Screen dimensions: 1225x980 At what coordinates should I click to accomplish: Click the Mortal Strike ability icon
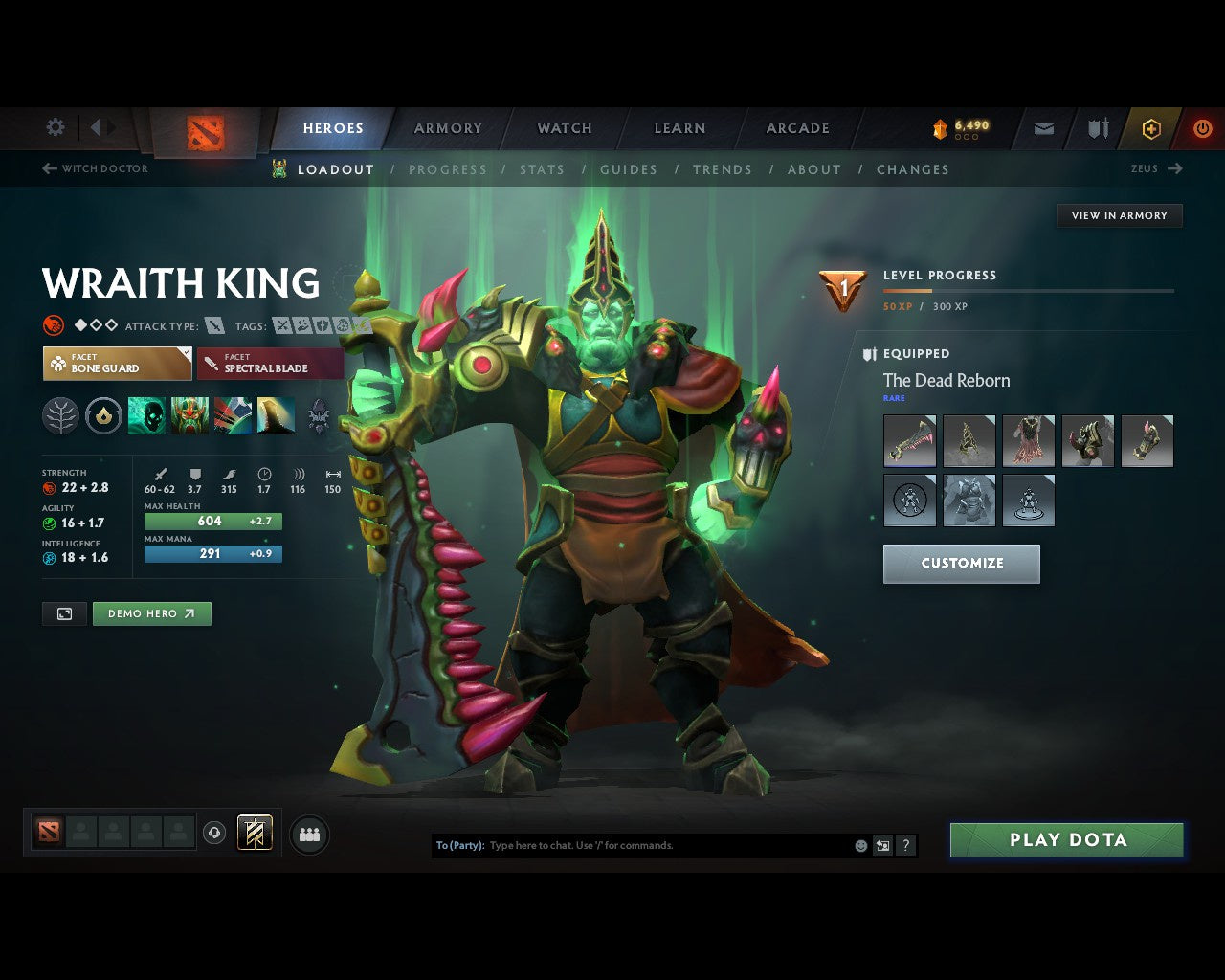[x=233, y=415]
